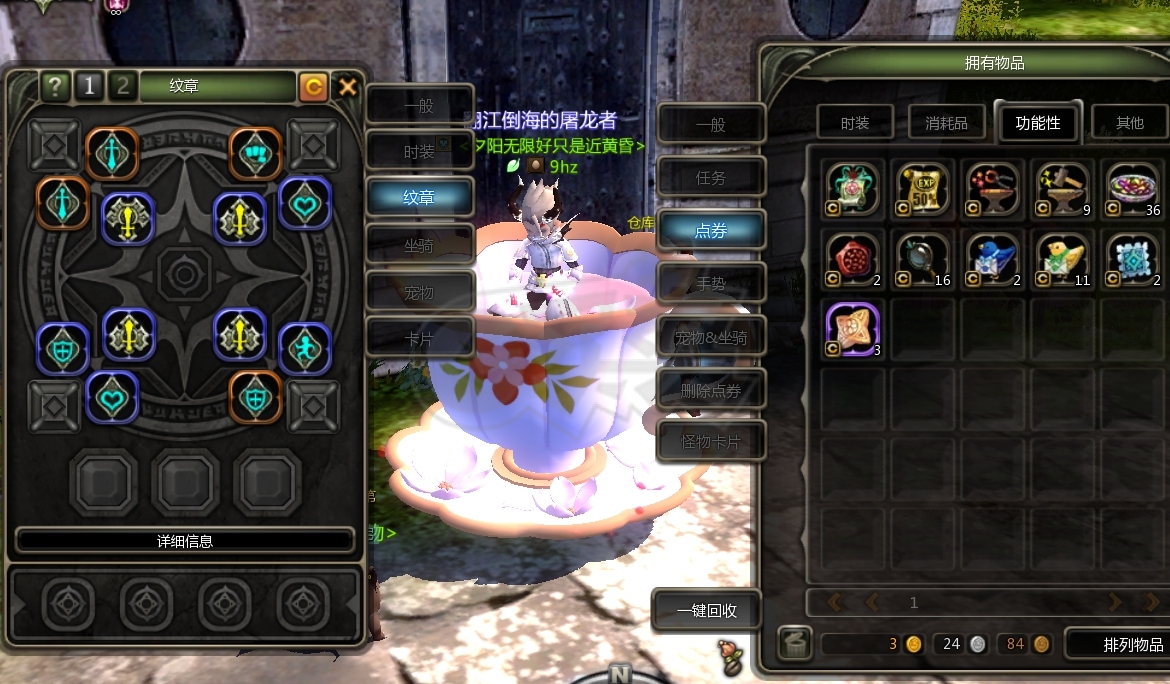Image resolution: width=1170 pixels, height=684 pixels.
Task: Pick the magnifying glass item stack
Action: click(x=922, y=257)
